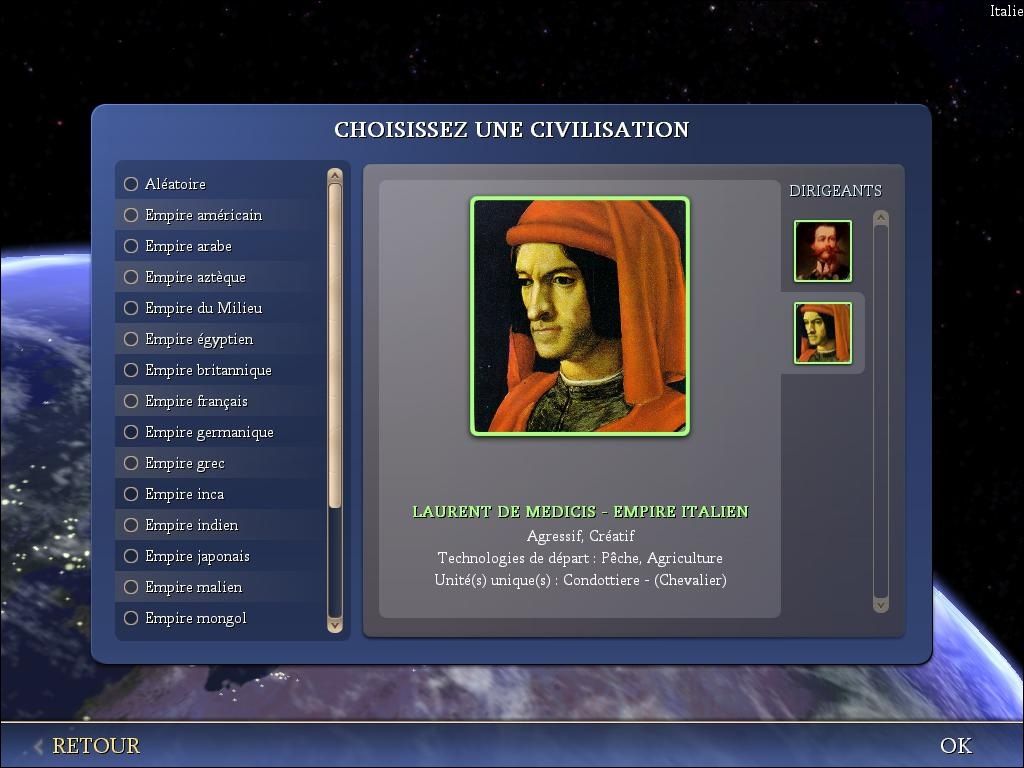Viewport: 1024px width, 768px height.
Task: Choose Empire grec
Action: click(x=131, y=463)
